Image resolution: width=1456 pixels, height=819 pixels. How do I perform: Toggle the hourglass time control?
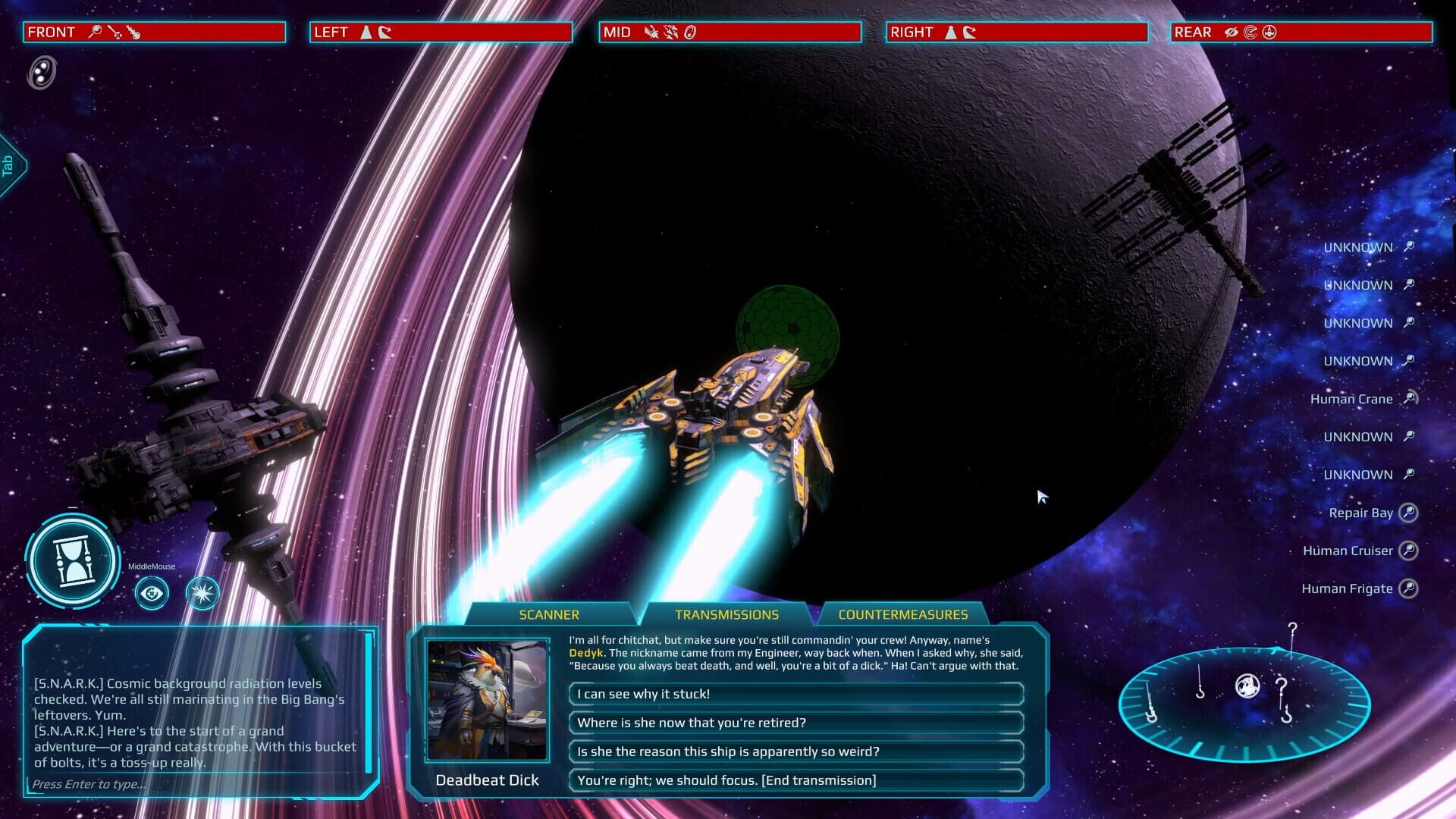pos(72,561)
